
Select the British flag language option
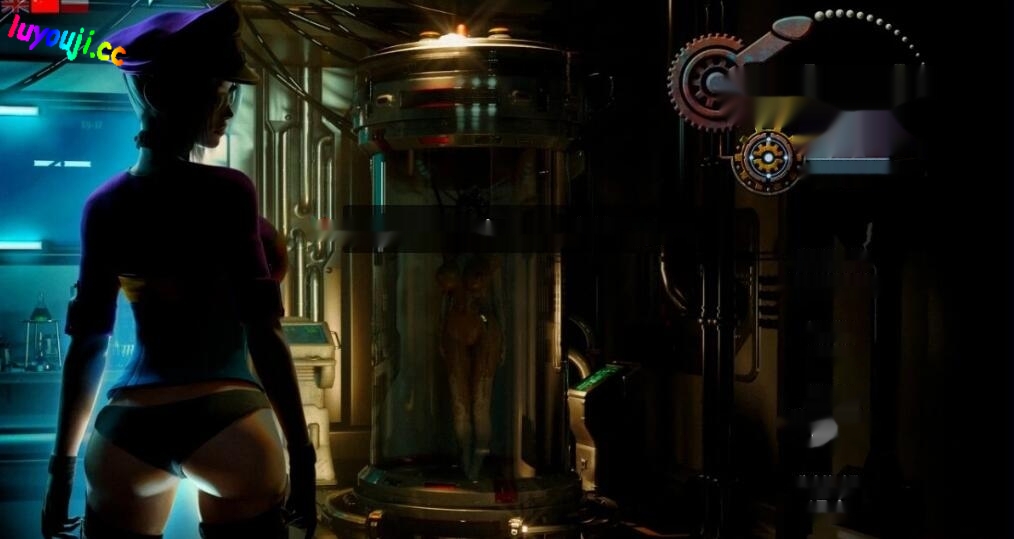15,5
